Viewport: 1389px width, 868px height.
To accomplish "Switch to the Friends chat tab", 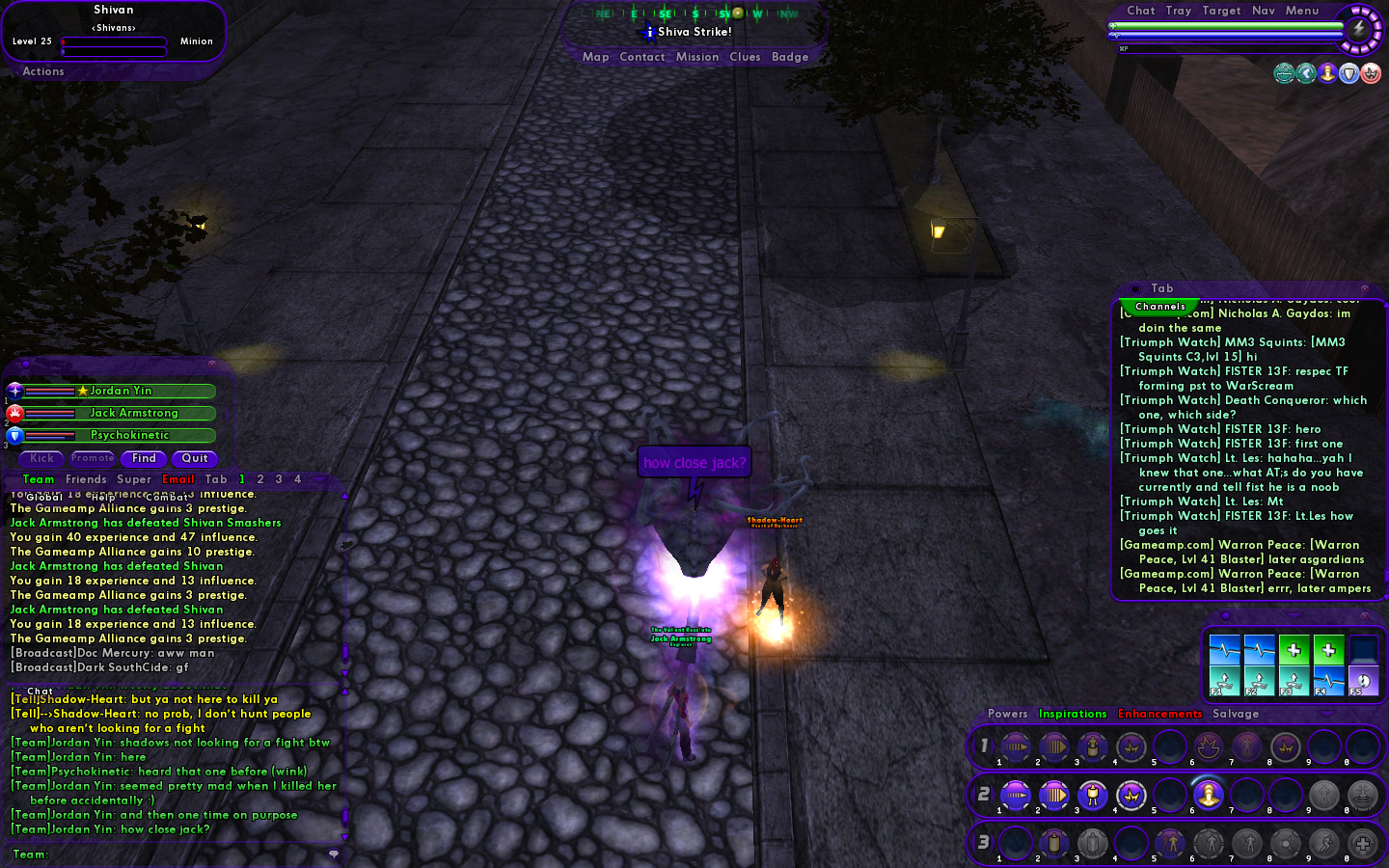I will (x=86, y=479).
